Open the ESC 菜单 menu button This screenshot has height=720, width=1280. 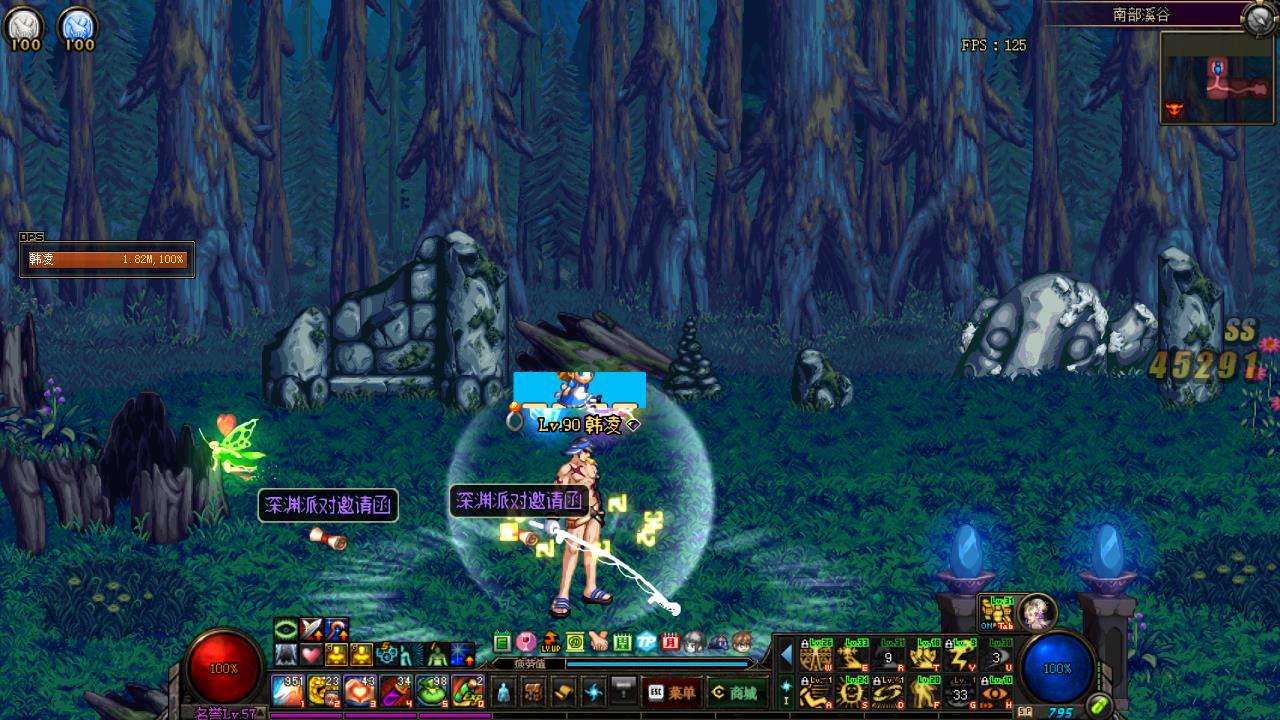(671, 692)
